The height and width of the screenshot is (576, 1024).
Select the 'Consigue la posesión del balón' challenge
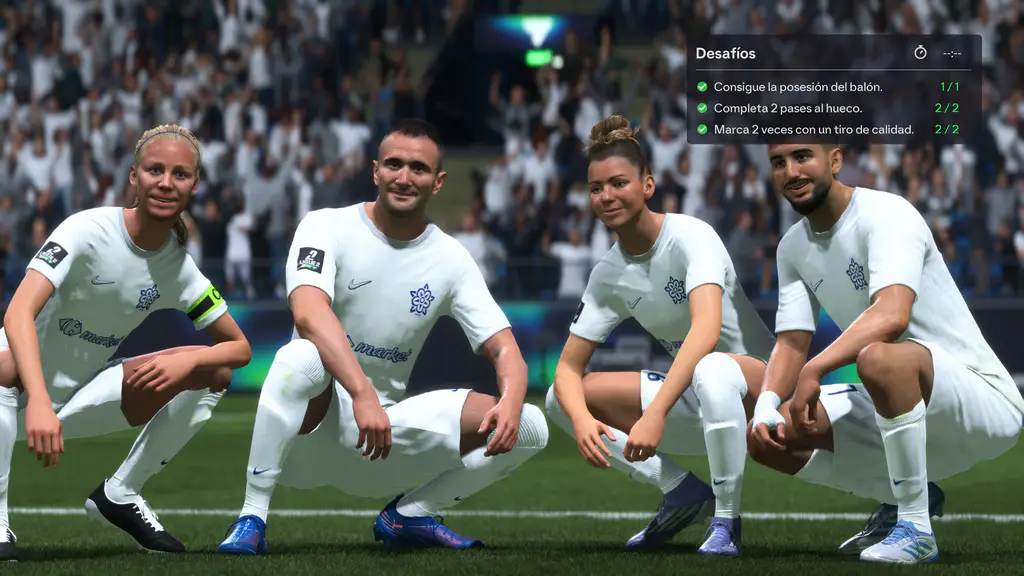coord(797,87)
